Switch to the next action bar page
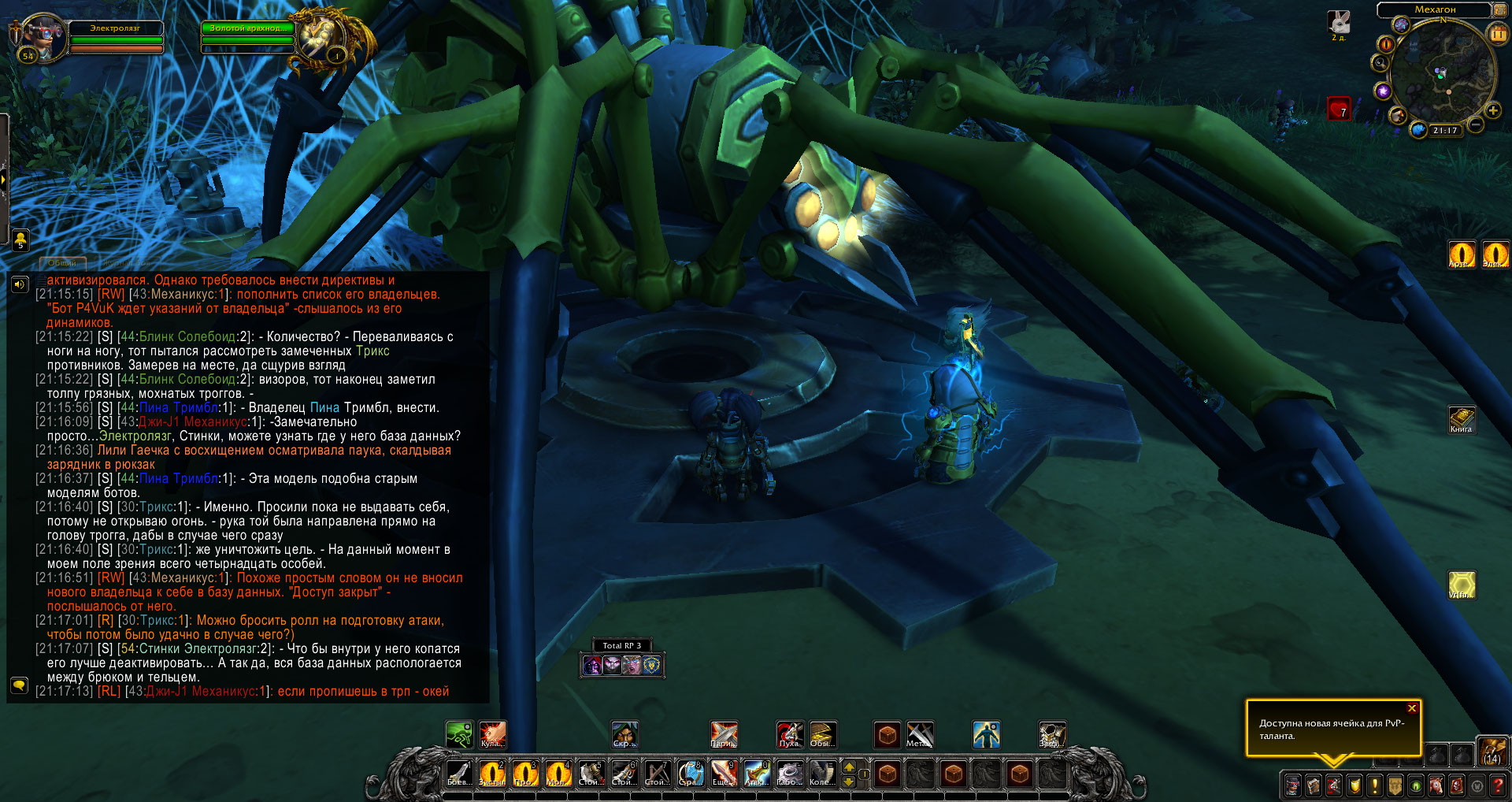Image resolution: width=1512 pixels, height=802 pixels. (x=849, y=767)
